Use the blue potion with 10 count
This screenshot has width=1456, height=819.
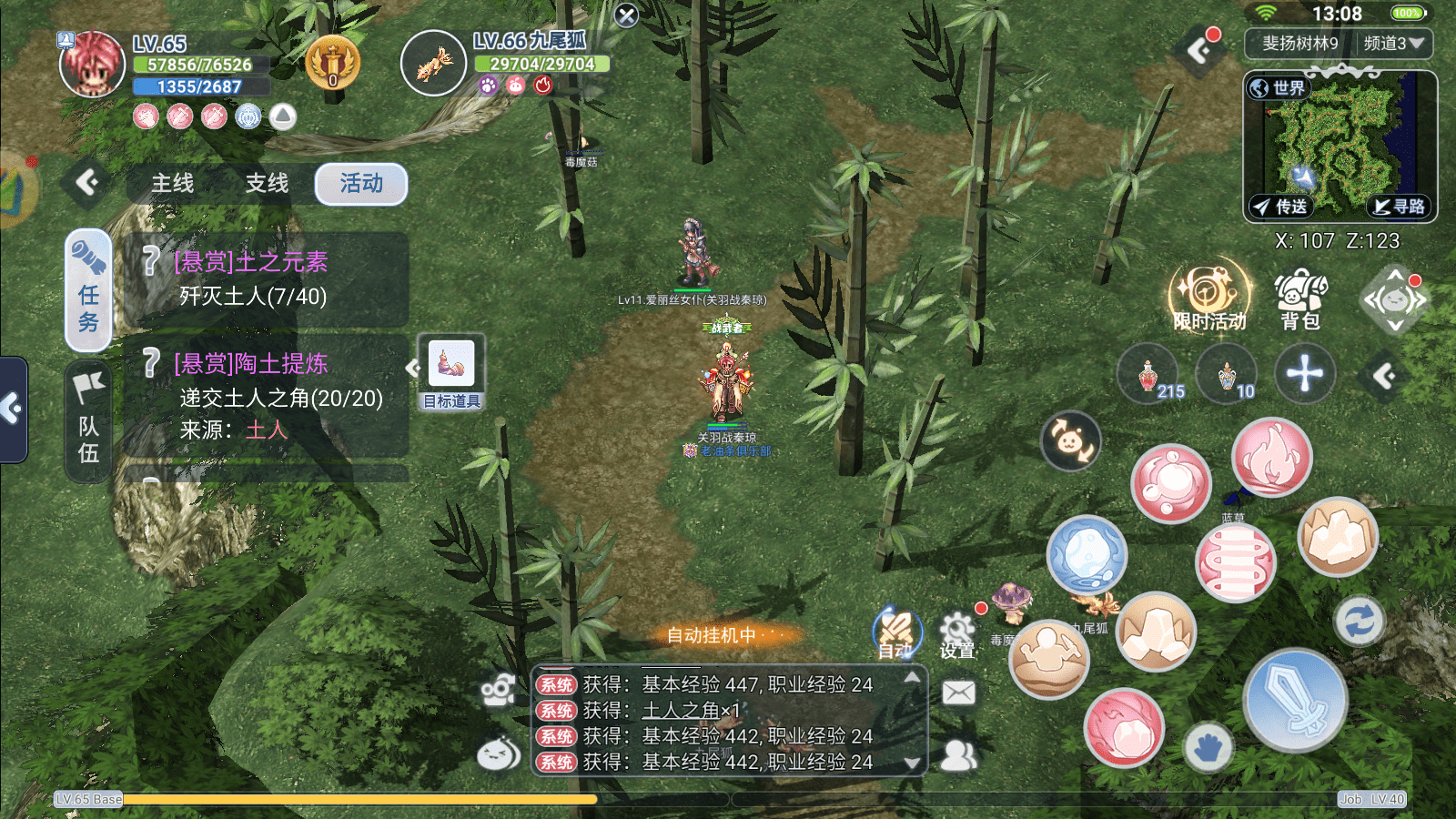click(1226, 375)
